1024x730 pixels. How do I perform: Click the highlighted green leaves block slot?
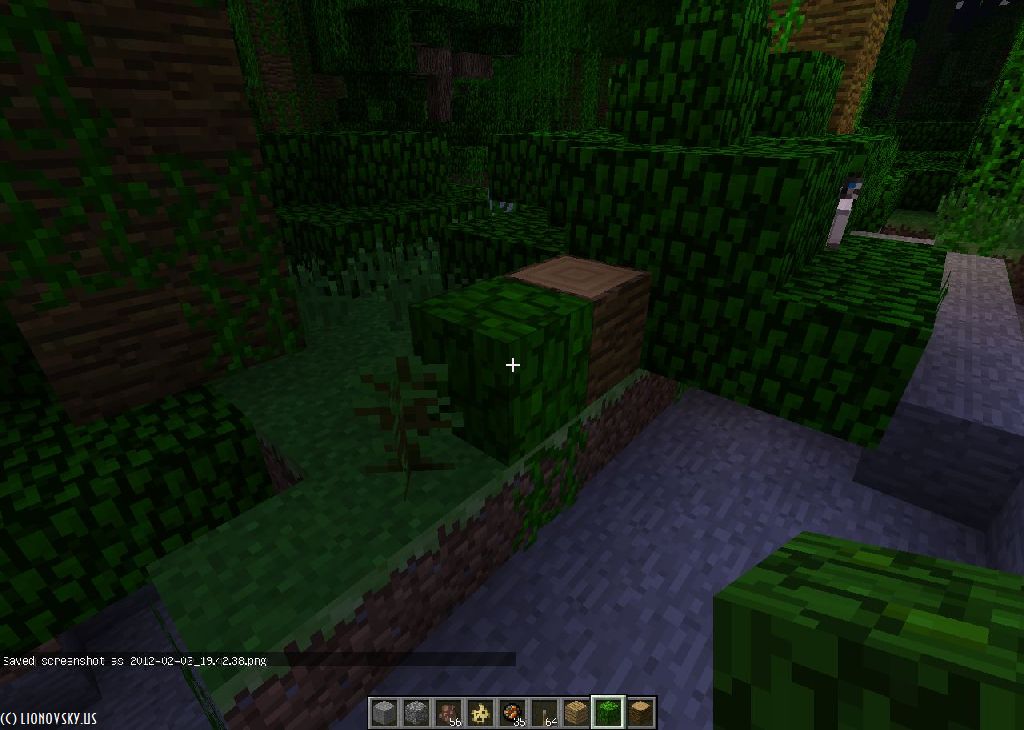608,712
